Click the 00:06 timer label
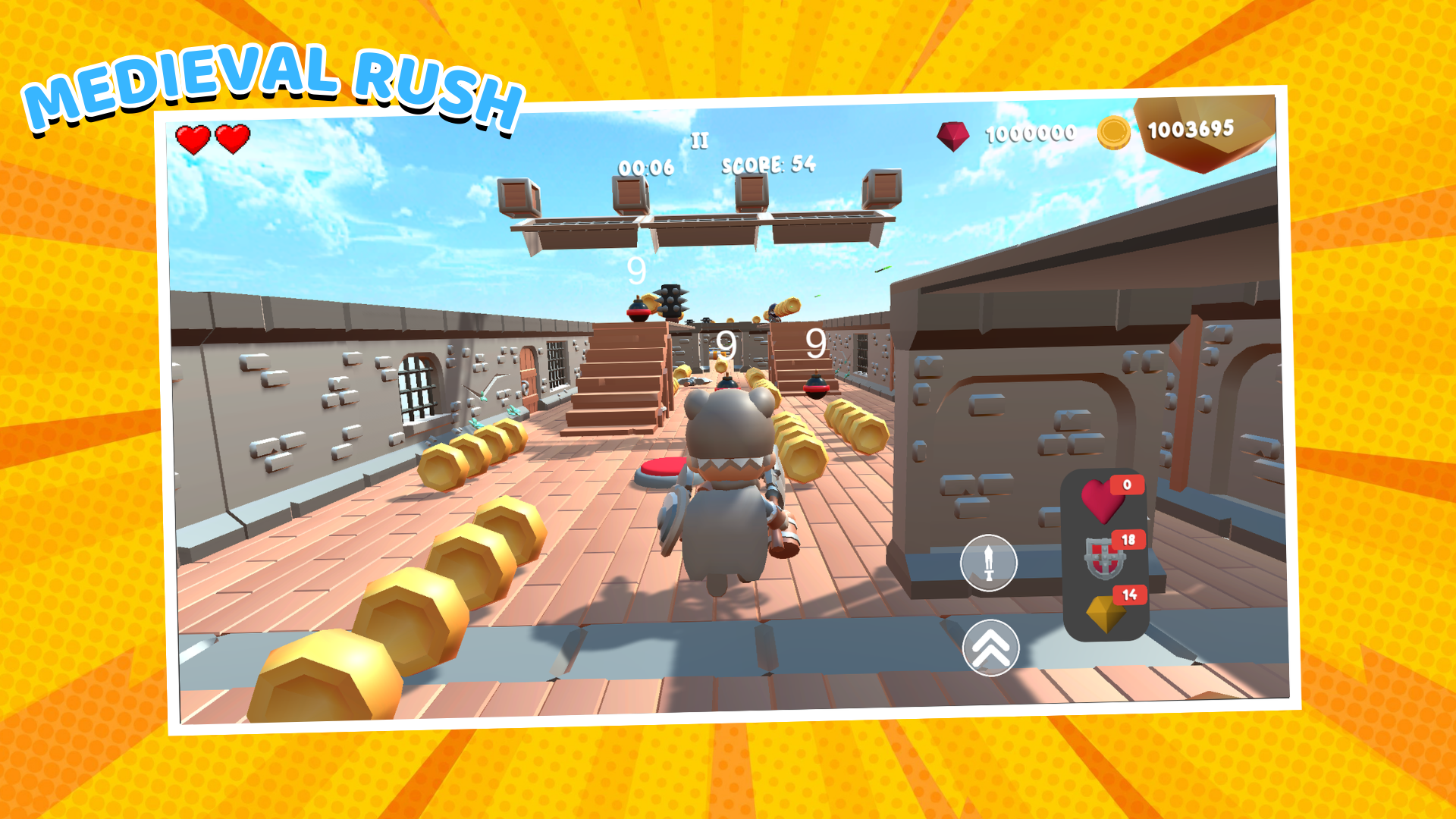 [645, 168]
